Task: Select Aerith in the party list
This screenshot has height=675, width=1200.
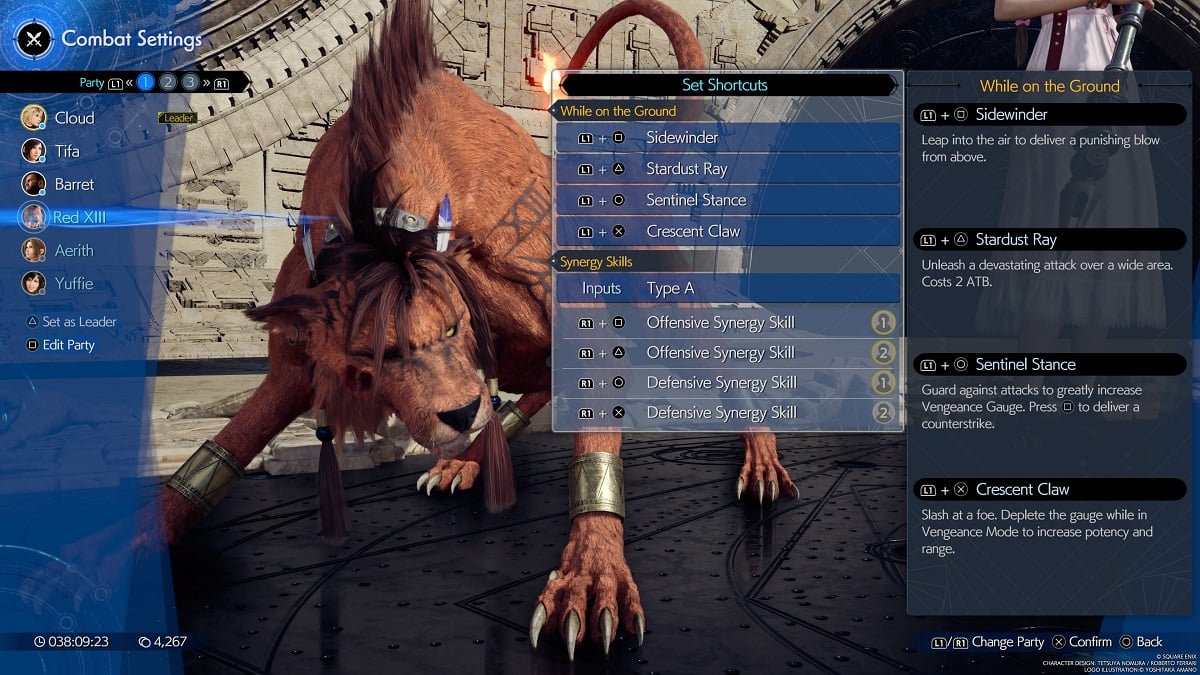Action: point(73,250)
